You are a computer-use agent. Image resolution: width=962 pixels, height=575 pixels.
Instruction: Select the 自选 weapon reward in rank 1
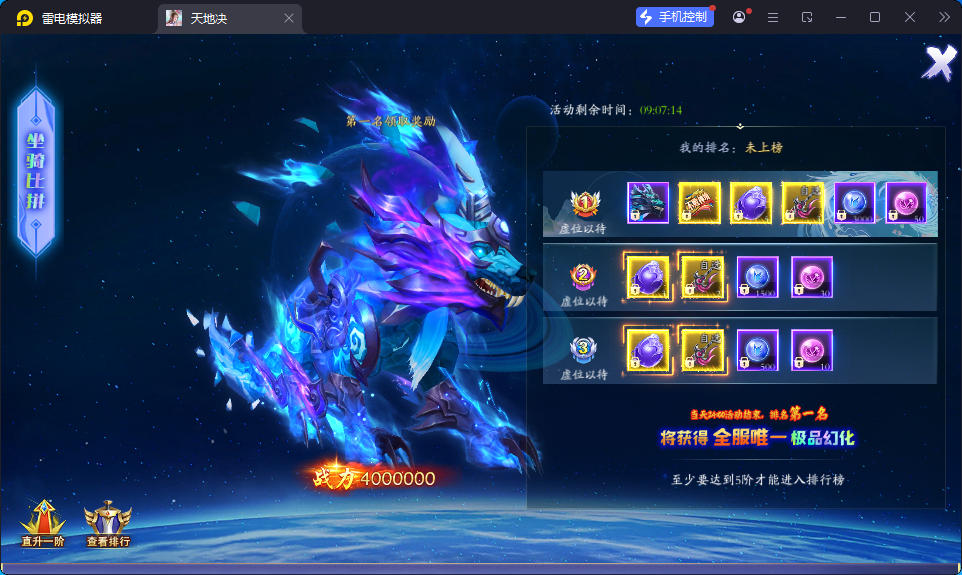(802, 202)
